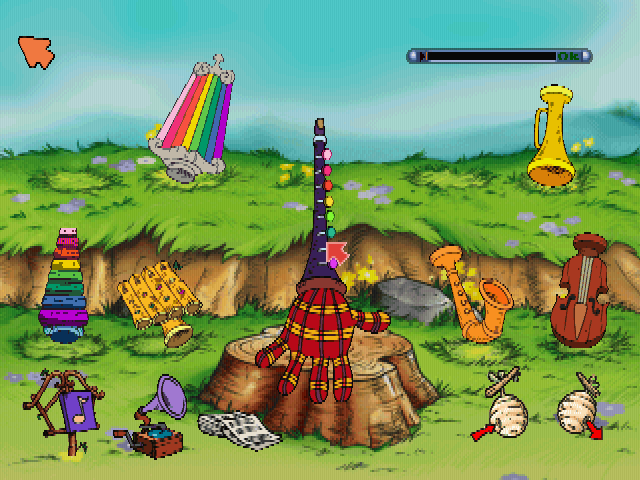Click the orange back arrow
This screenshot has height=480, width=640.
tap(36, 51)
